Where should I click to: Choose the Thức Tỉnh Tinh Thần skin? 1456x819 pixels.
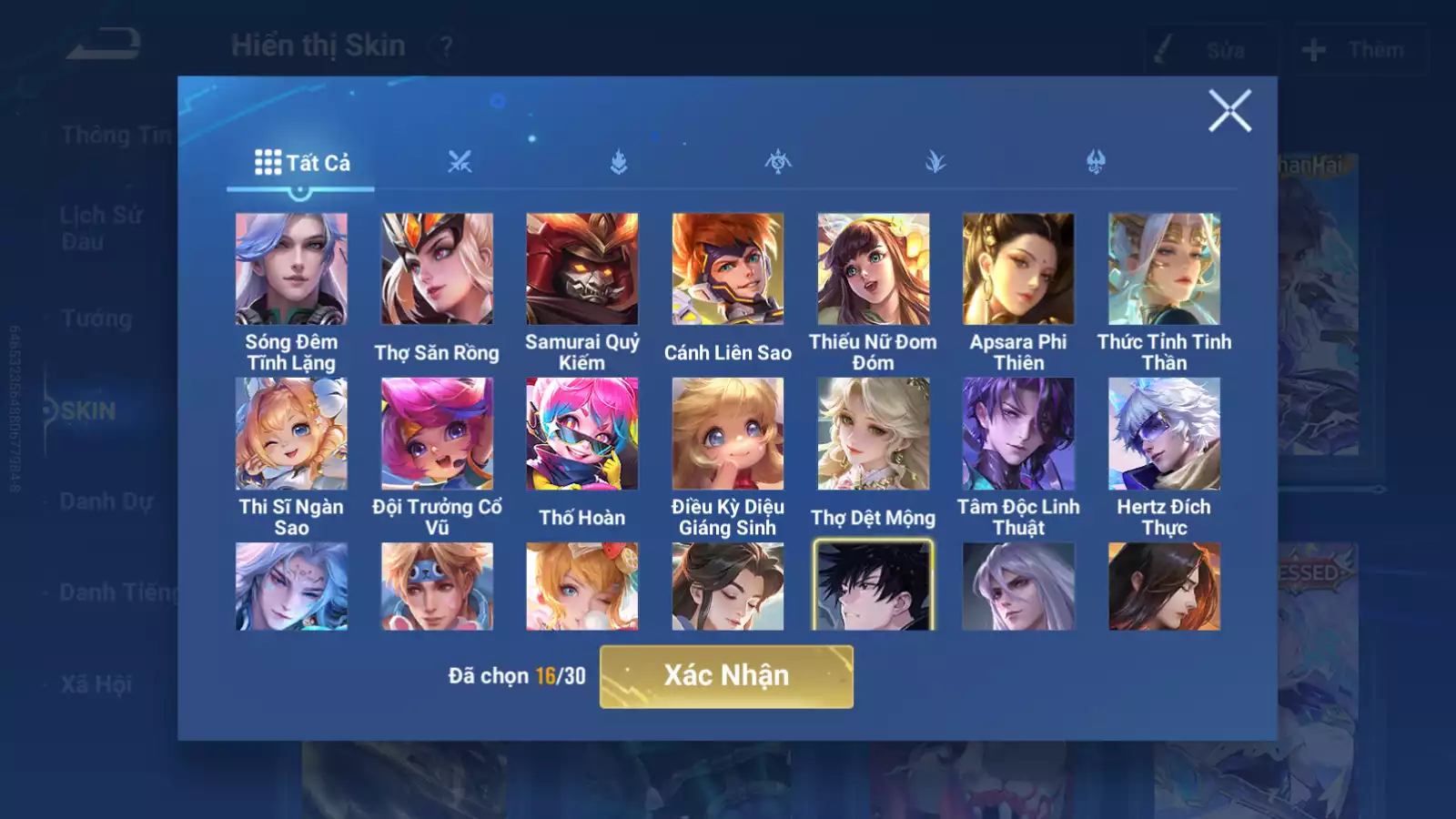tap(1164, 269)
